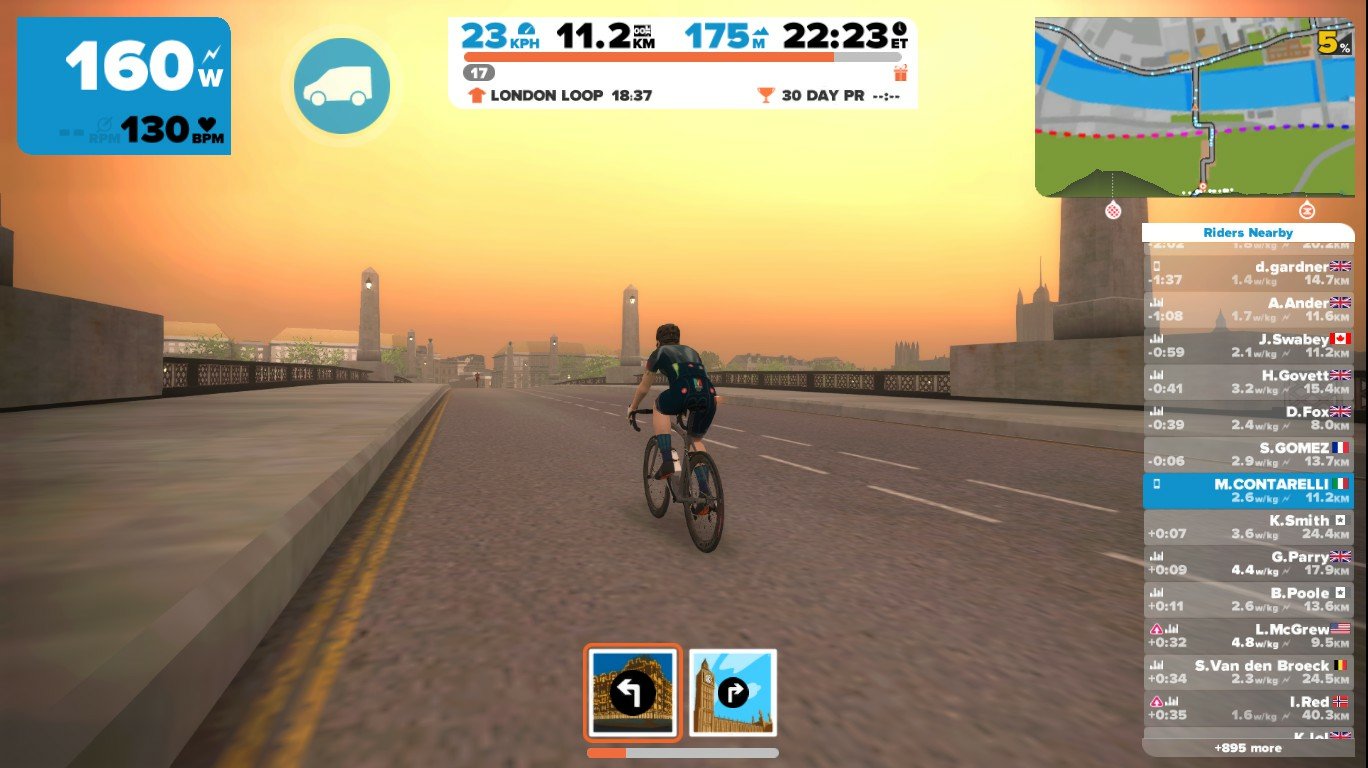Click the power and heart rate panel
The width and height of the screenshot is (1368, 768).
[x=124, y=86]
